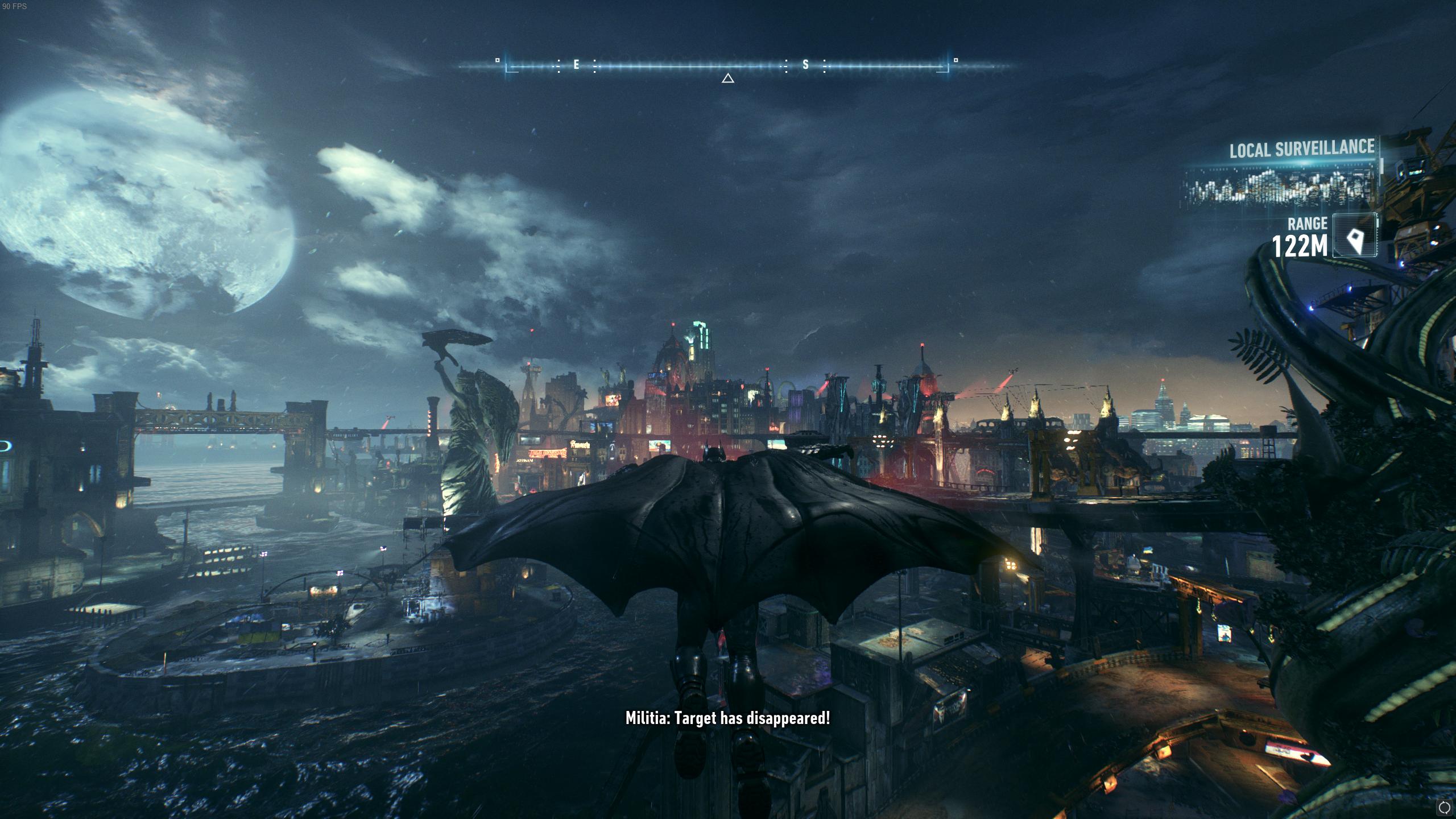Open the Local Surveillance objective tracker

tap(1301, 150)
